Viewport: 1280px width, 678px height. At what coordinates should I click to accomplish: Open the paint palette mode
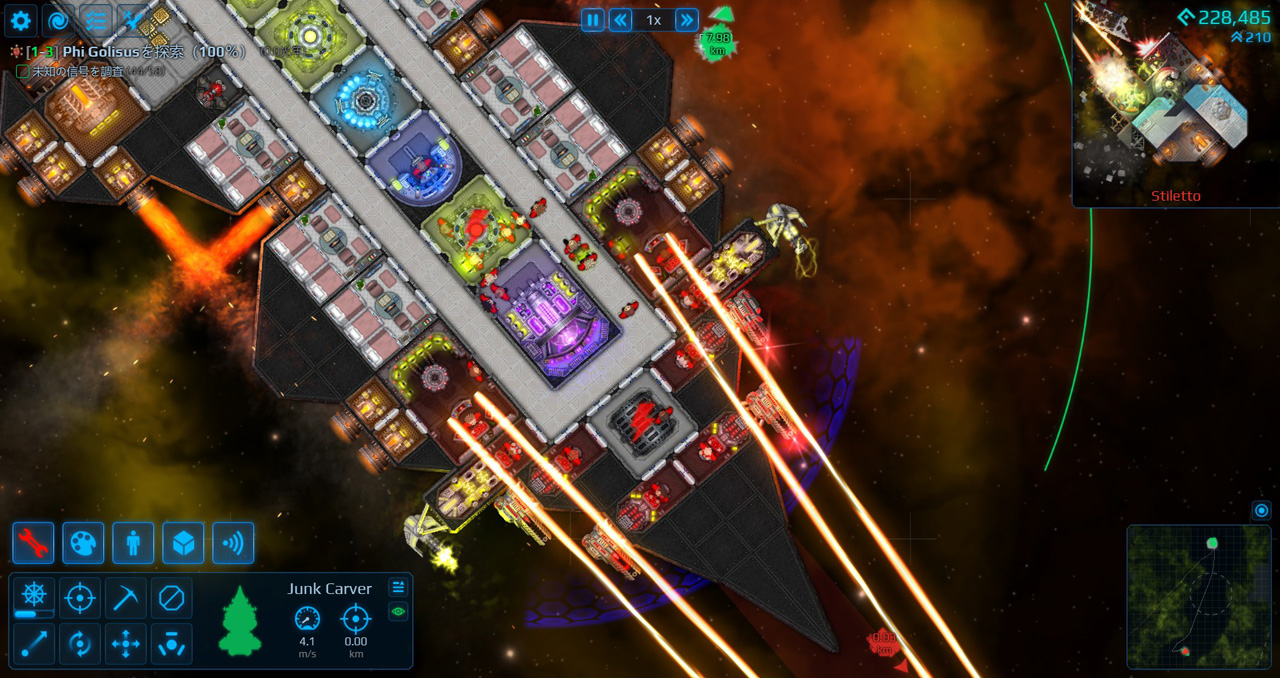click(x=83, y=543)
